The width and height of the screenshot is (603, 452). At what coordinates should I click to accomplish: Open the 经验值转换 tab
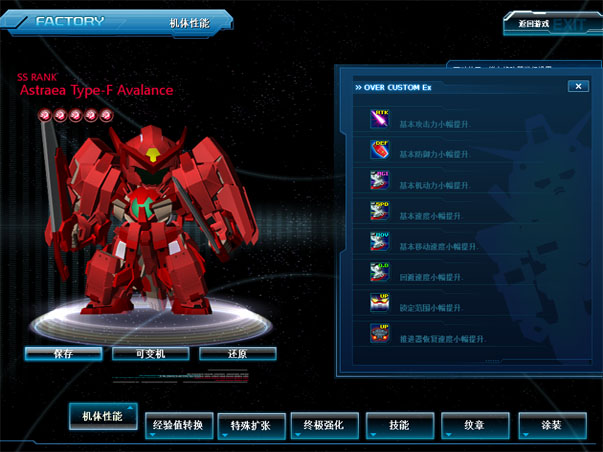(x=178, y=425)
